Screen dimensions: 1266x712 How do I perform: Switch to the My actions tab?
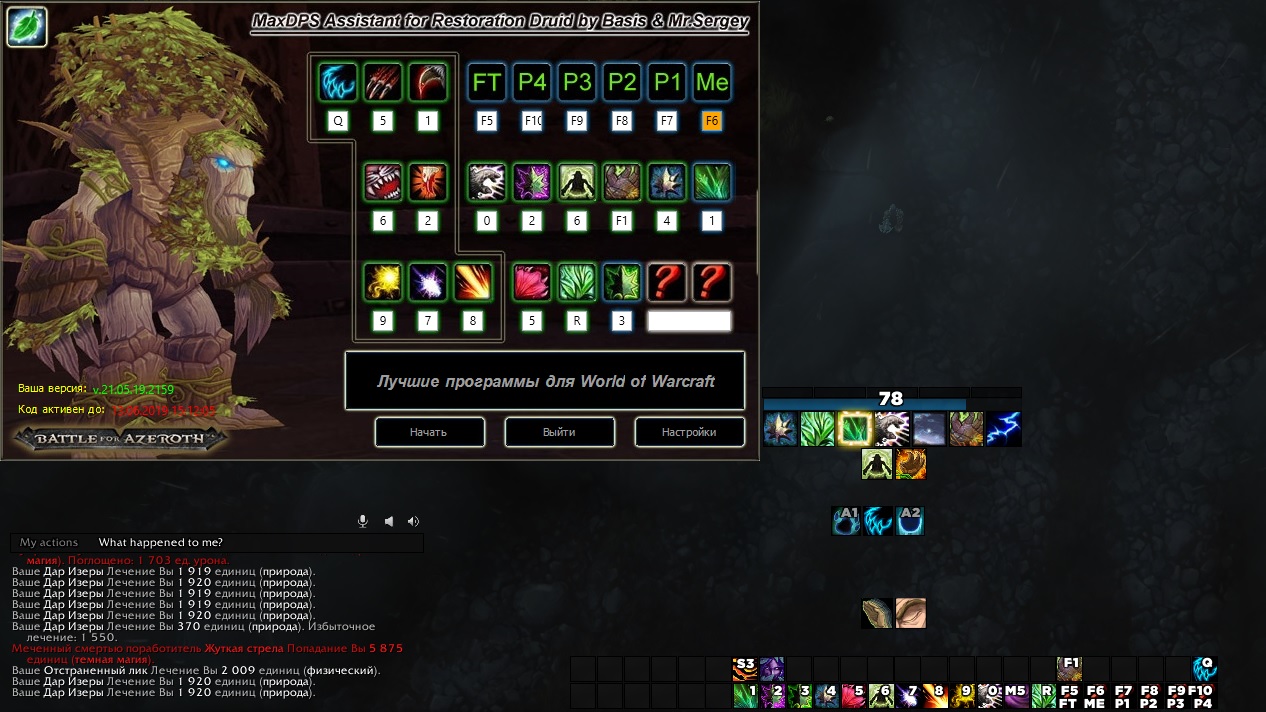(49, 543)
